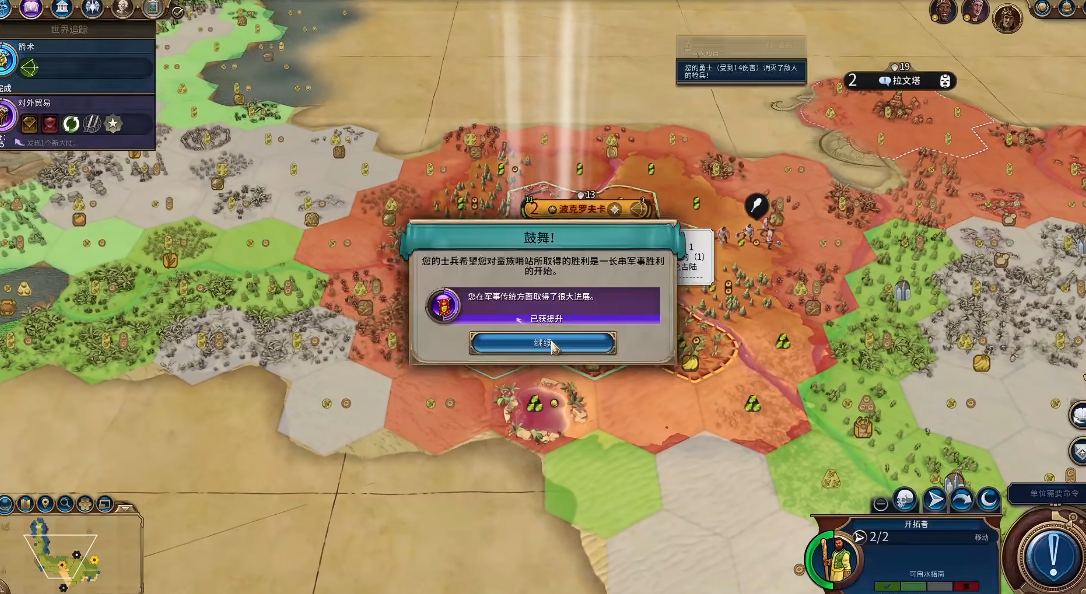Click the 继续 continue button in the popup
This screenshot has width=1086, height=594.
[542, 343]
